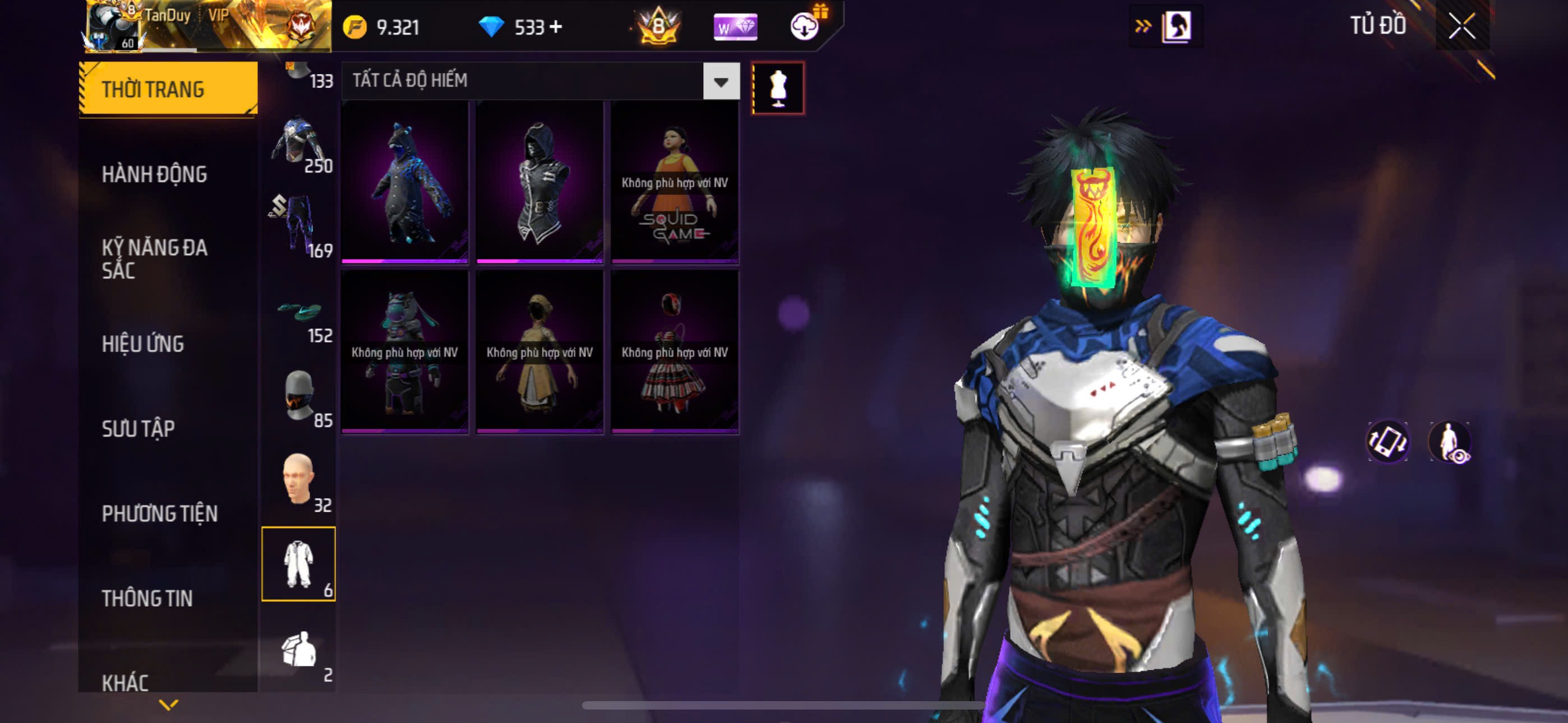The height and width of the screenshot is (723, 1568).
Task: Switch to the THÔNG TIN tab
Action: pyautogui.click(x=147, y=599)
